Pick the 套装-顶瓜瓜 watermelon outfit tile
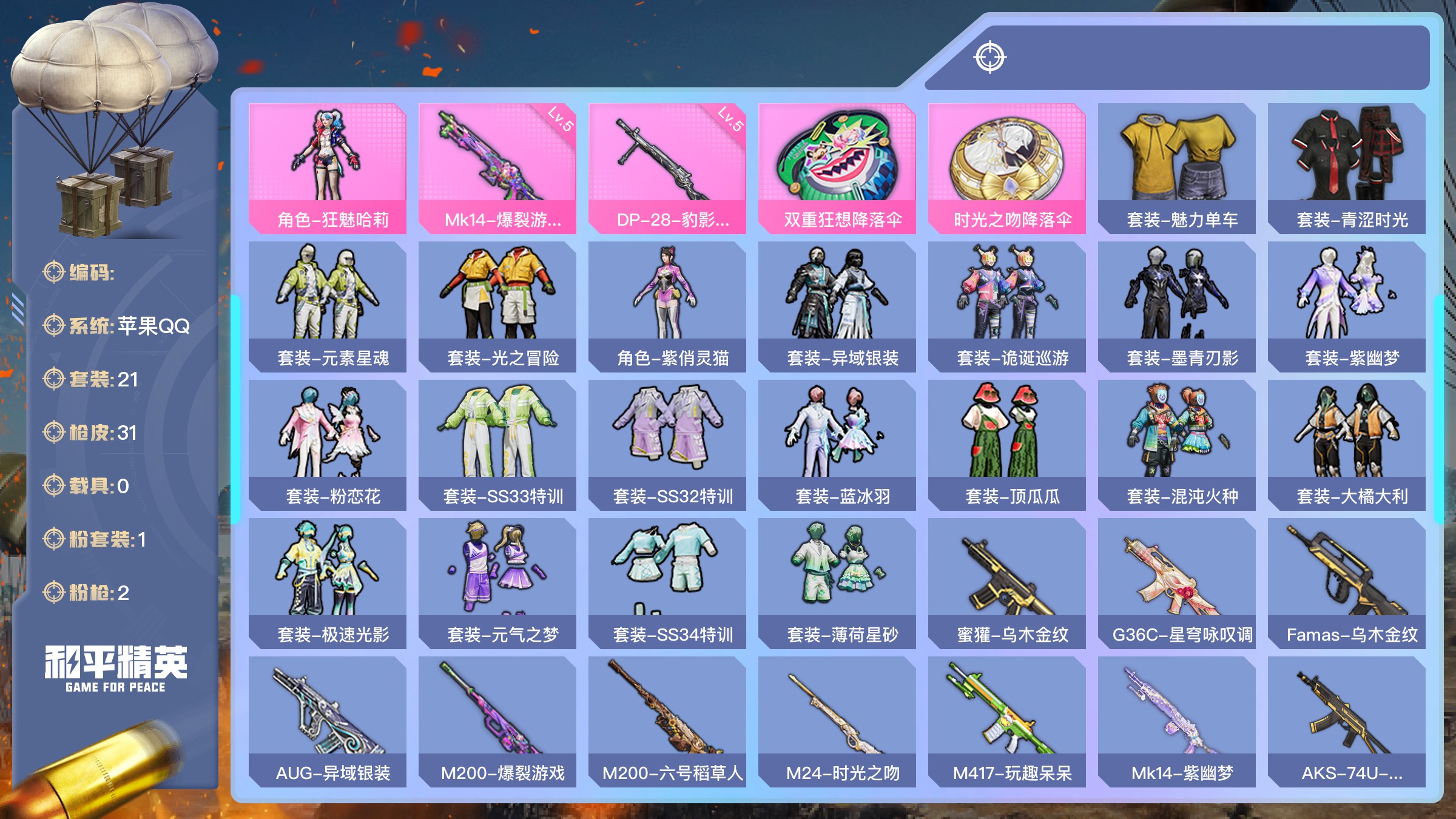This screenshot has width=1456, height=819. (x=1007, y=445)
